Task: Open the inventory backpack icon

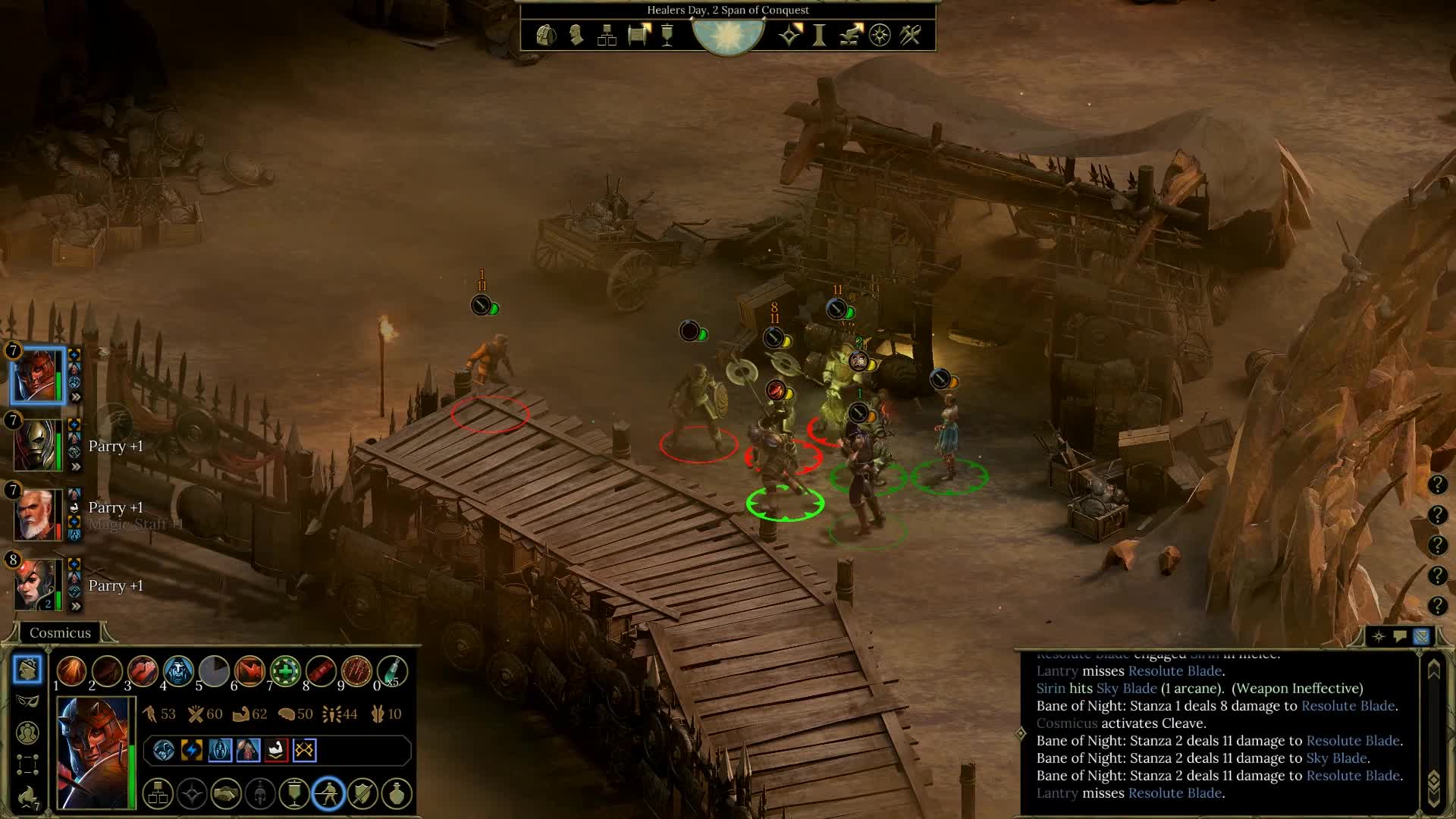Action: pos(545,35)
